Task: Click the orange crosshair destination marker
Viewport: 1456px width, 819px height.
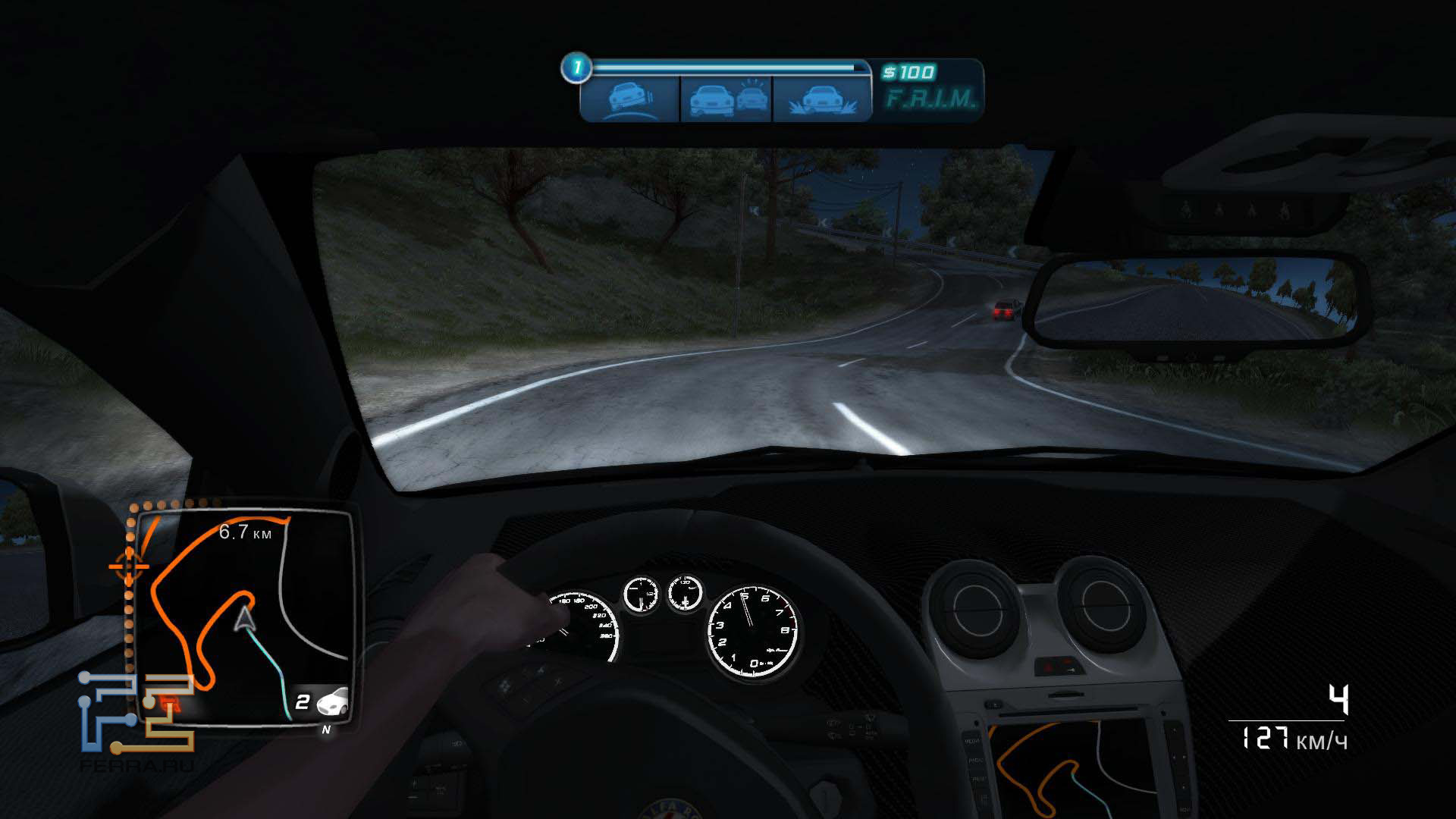Action: tap(128, 566)
